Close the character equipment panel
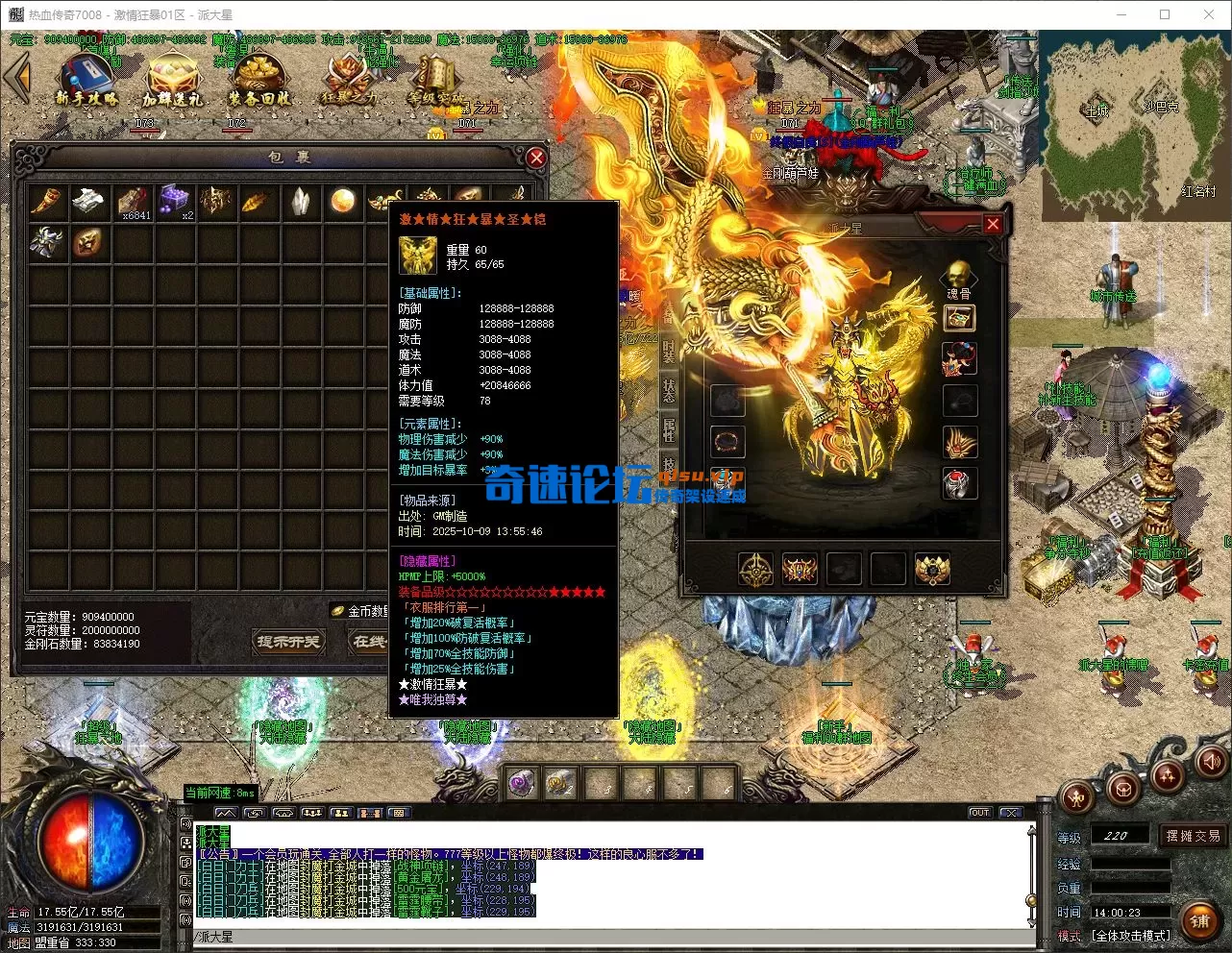The width and height of the screenshot is (1232, 953). (x=993, y=225)
